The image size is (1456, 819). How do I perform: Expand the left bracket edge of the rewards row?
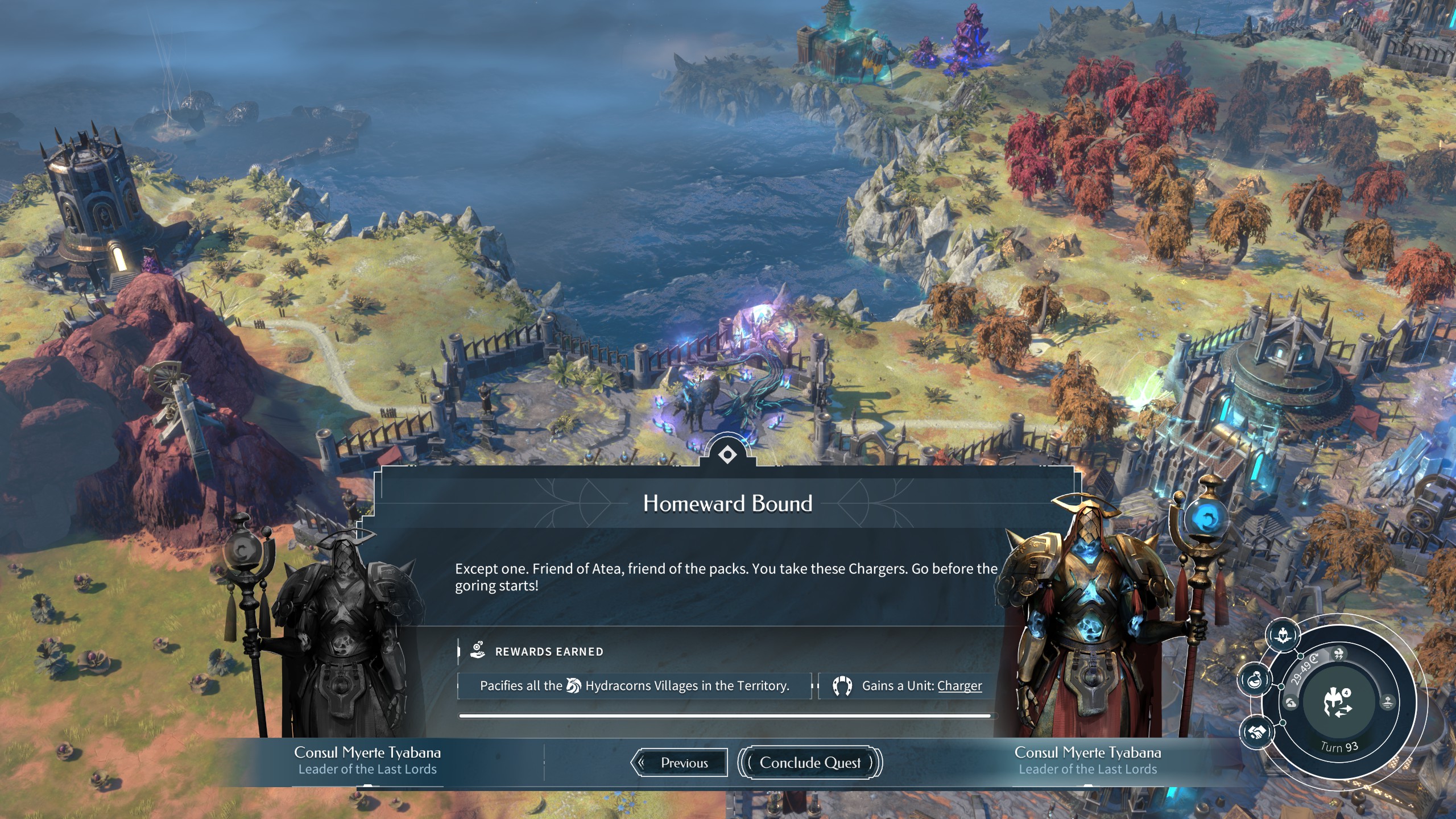pyautogui.click(x=458, y=685)
